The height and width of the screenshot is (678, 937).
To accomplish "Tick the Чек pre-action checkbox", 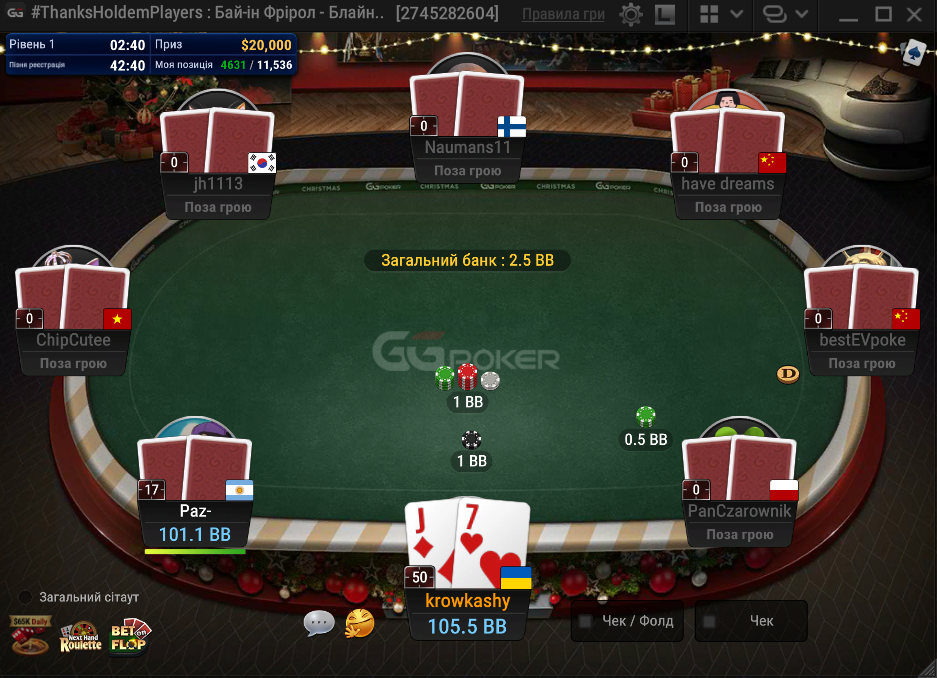I will (710, 621).
